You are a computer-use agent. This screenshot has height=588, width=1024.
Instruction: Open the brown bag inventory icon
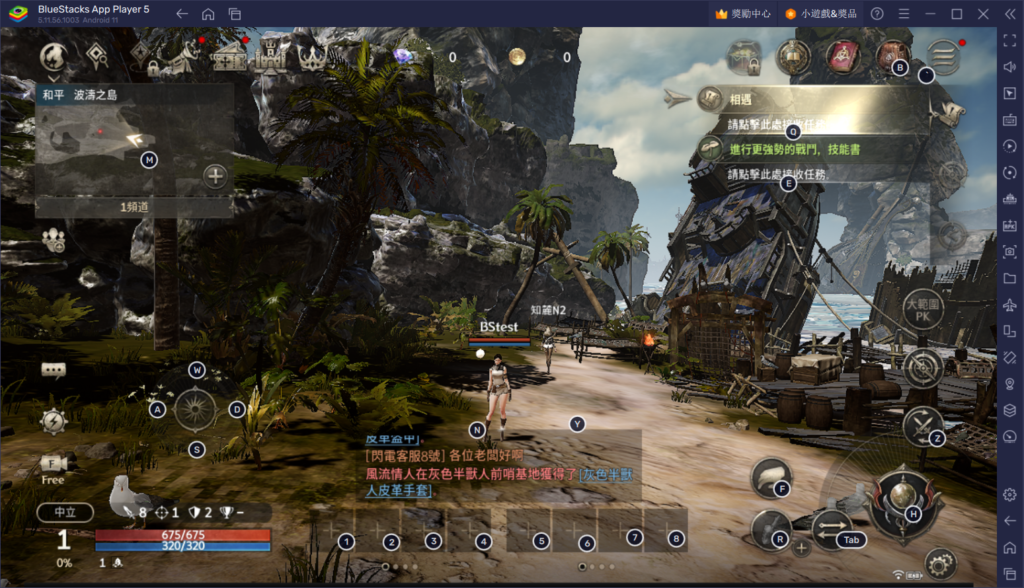893,56
